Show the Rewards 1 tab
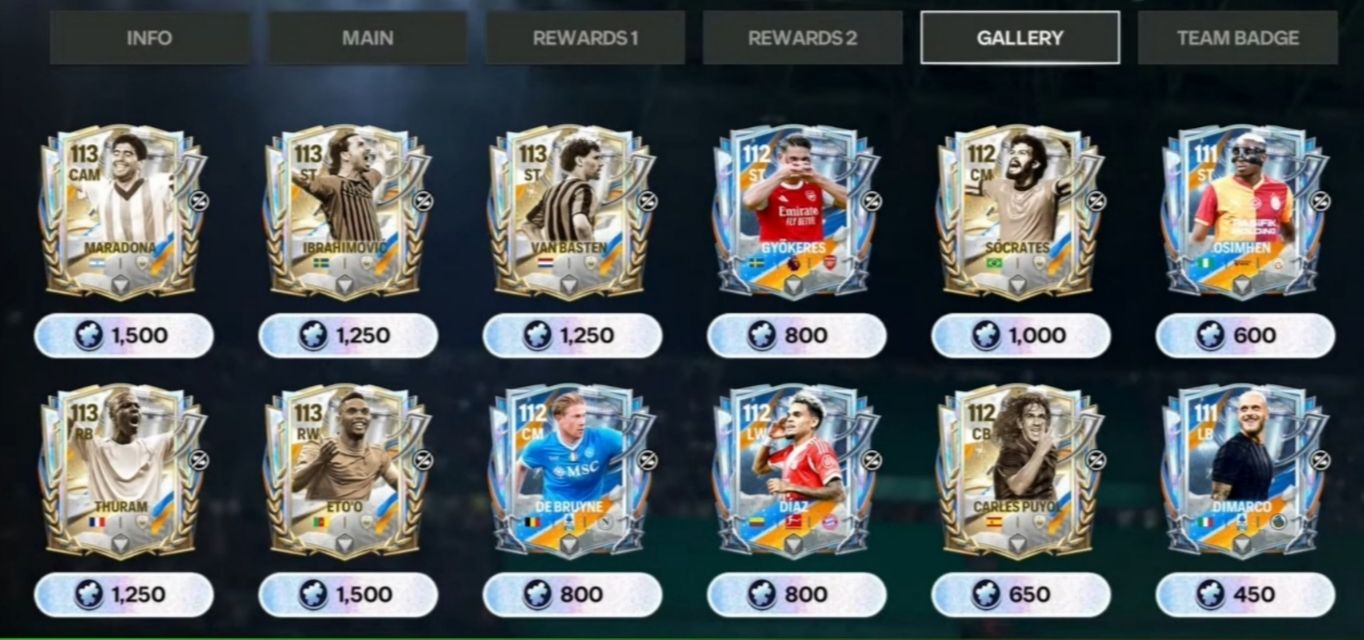 tap(585, 38)
